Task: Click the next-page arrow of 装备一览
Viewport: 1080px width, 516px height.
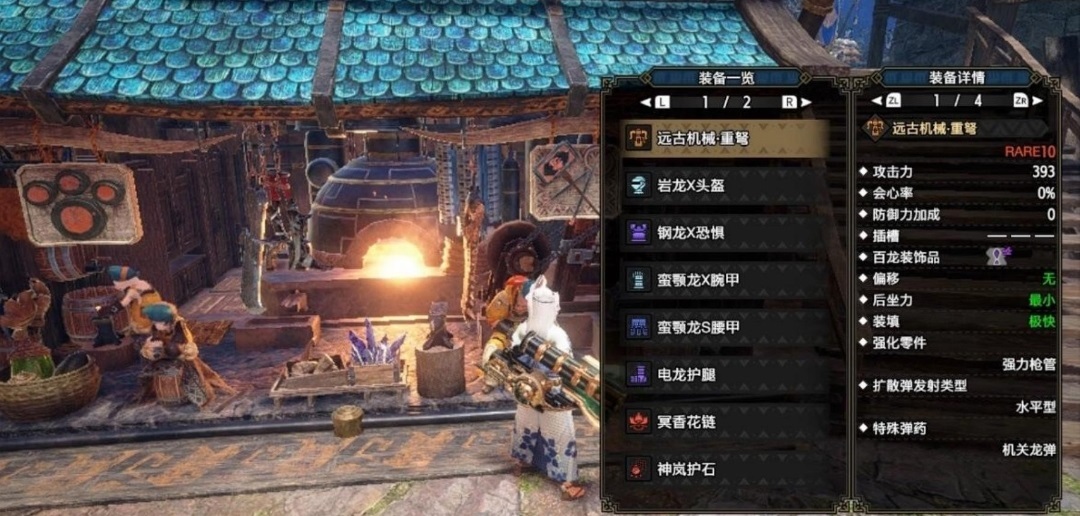Action: click(806, 102)
